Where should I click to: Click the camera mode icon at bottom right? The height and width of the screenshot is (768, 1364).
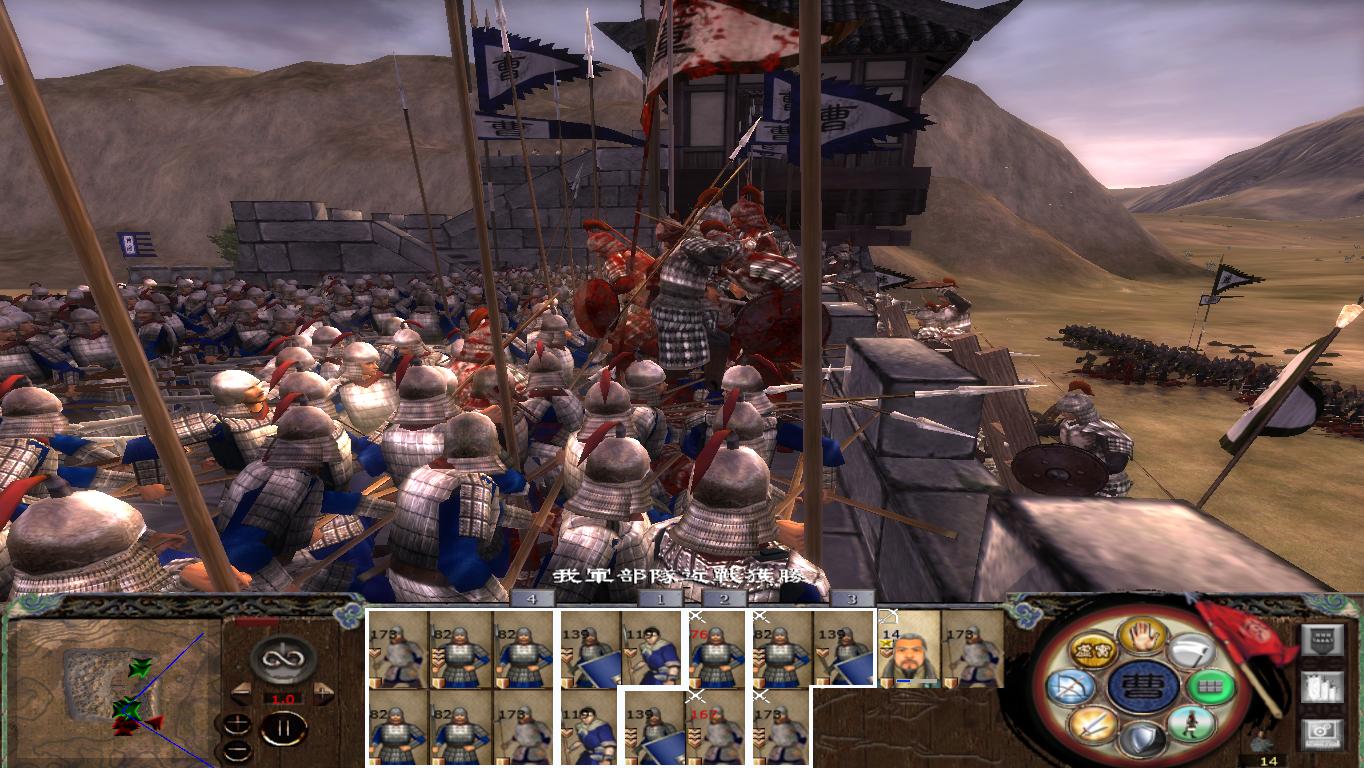1323,731
